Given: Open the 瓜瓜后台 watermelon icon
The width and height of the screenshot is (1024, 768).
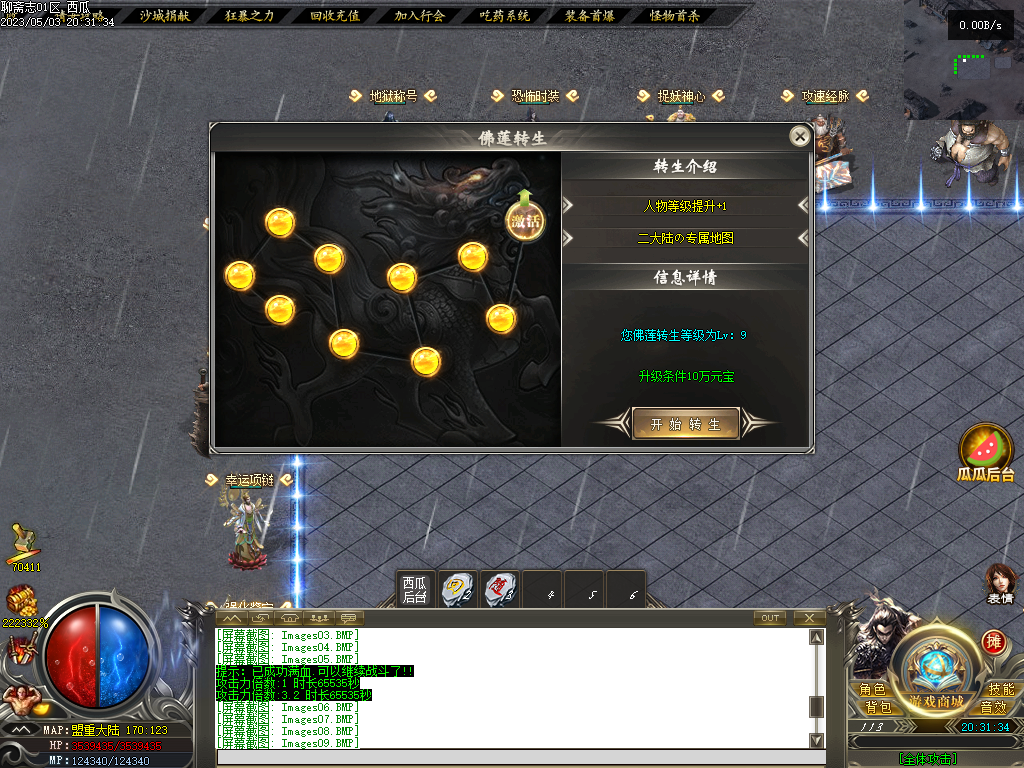Looking at the screenshot, I should [x=986, y=450].
